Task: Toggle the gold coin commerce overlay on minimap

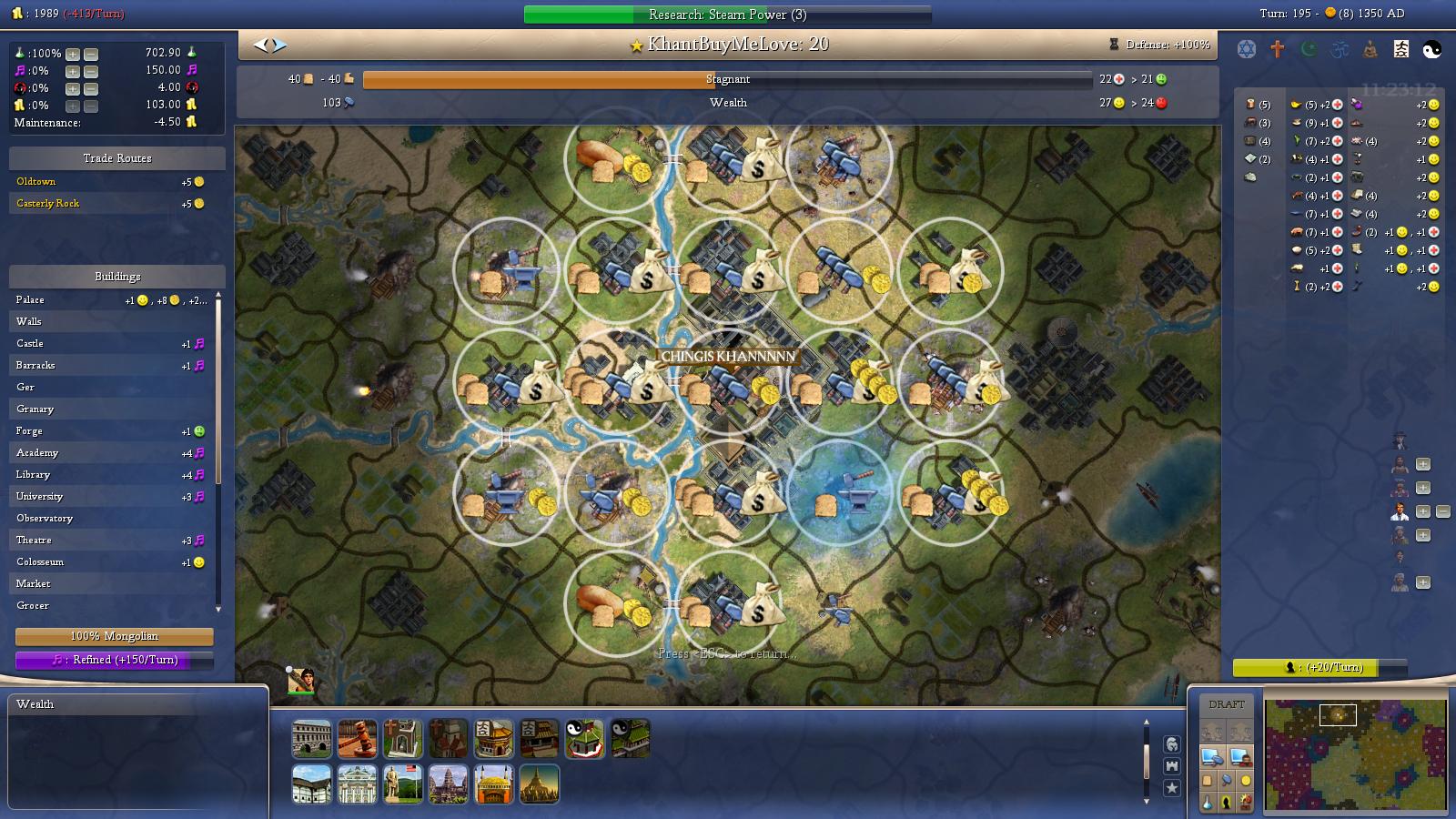Action: 1245,780
